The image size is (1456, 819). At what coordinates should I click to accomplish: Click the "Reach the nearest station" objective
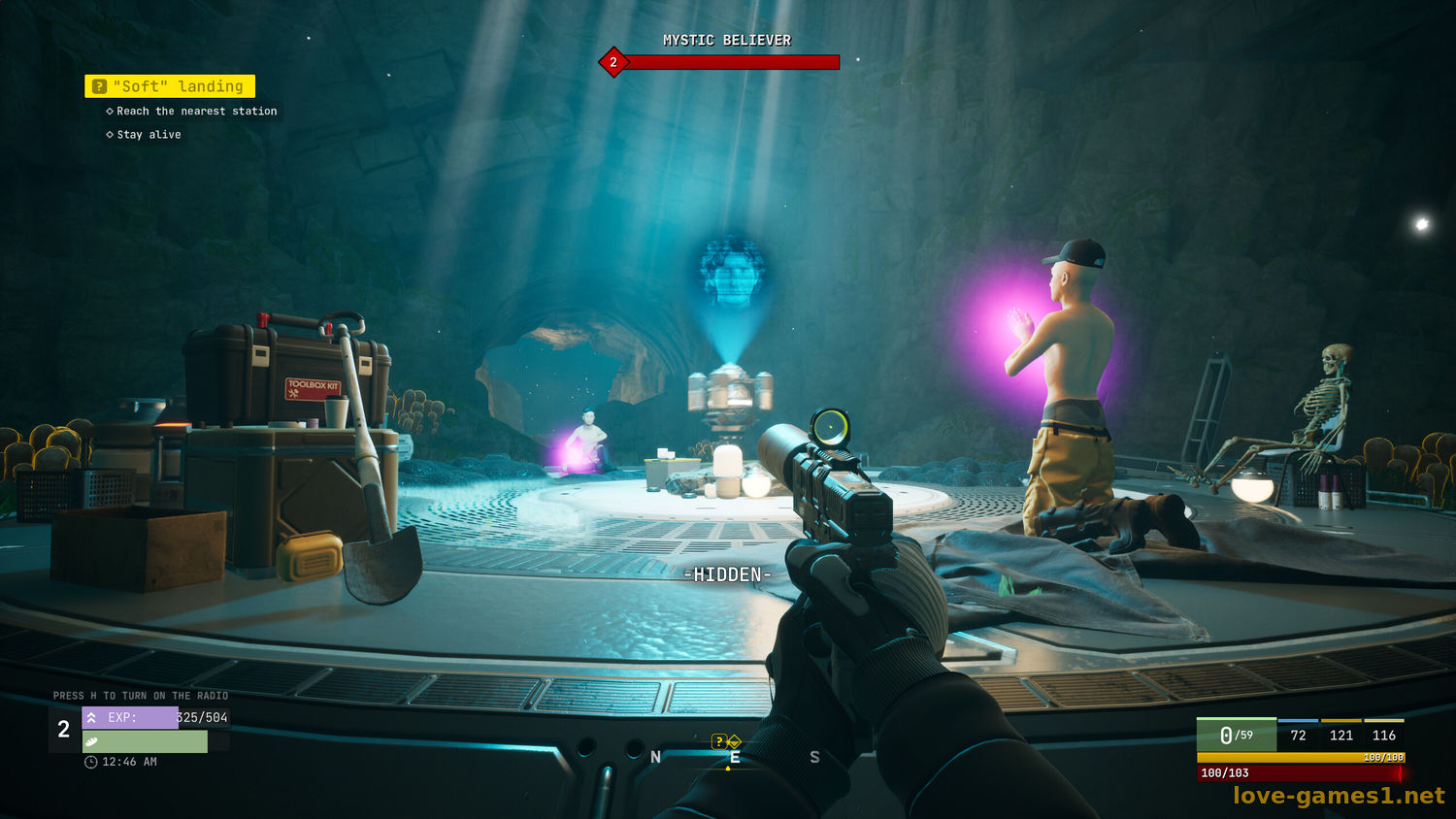(x=196, y=112)
